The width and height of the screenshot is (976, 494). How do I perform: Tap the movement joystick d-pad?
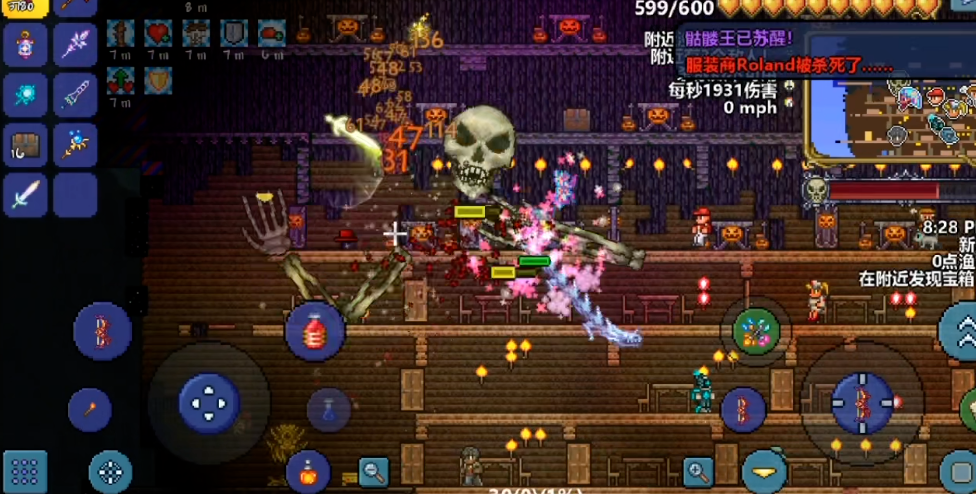[209, 403]
